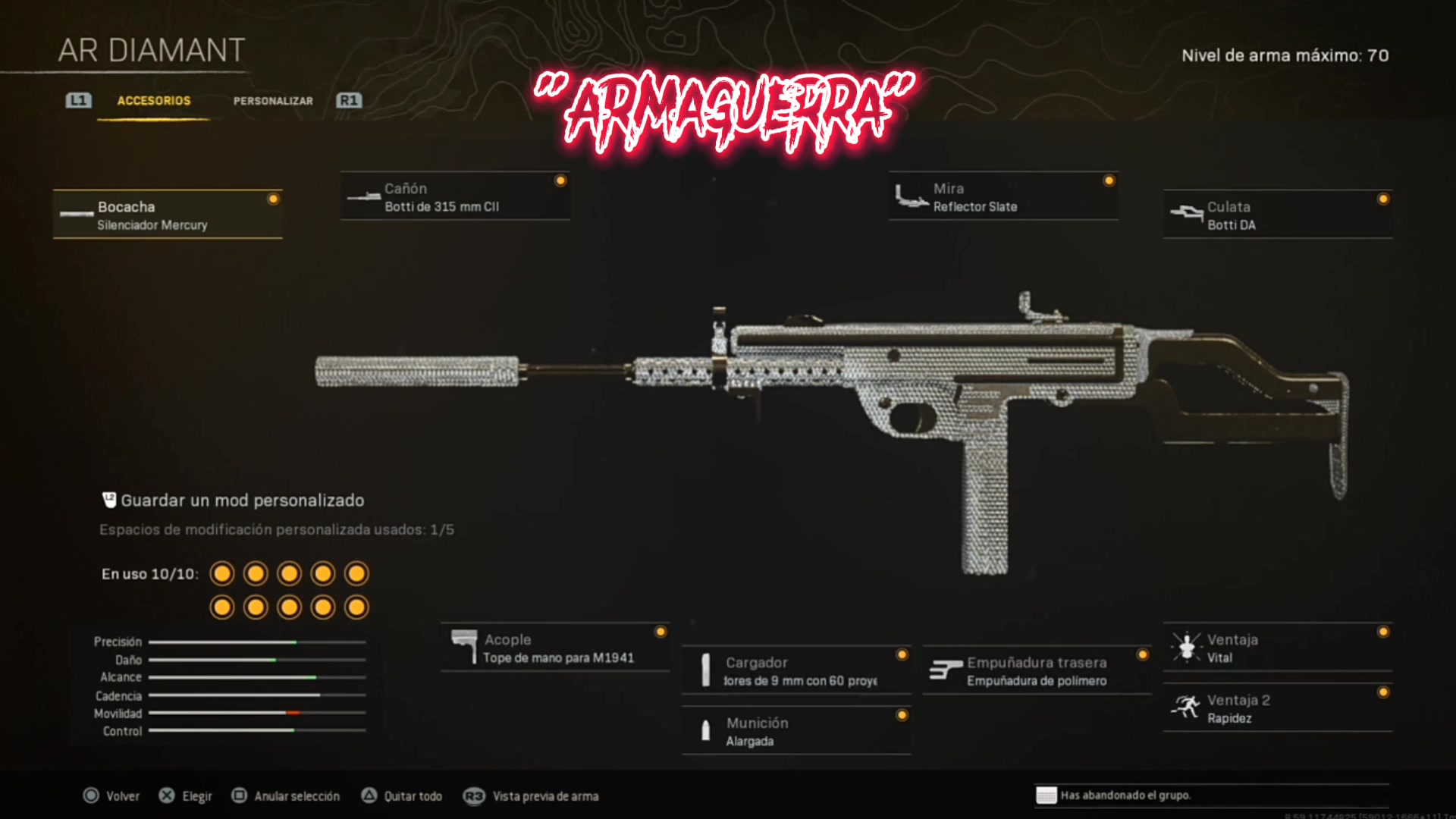Open the Mira Reflector Slate slot
The width and height of the screenshot is (1456, 819).
point(1003,196)
